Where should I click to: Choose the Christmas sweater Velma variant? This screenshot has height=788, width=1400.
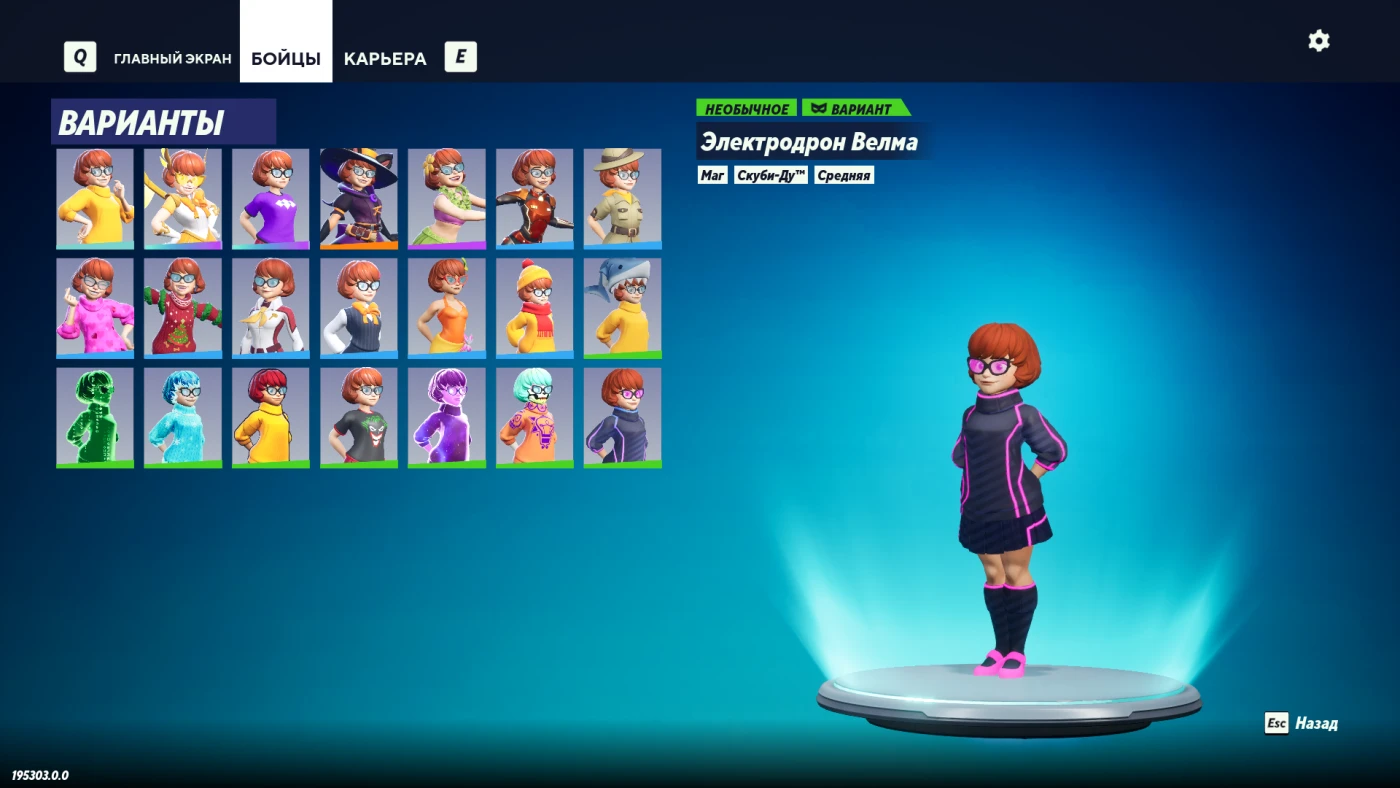click(183, 308)
